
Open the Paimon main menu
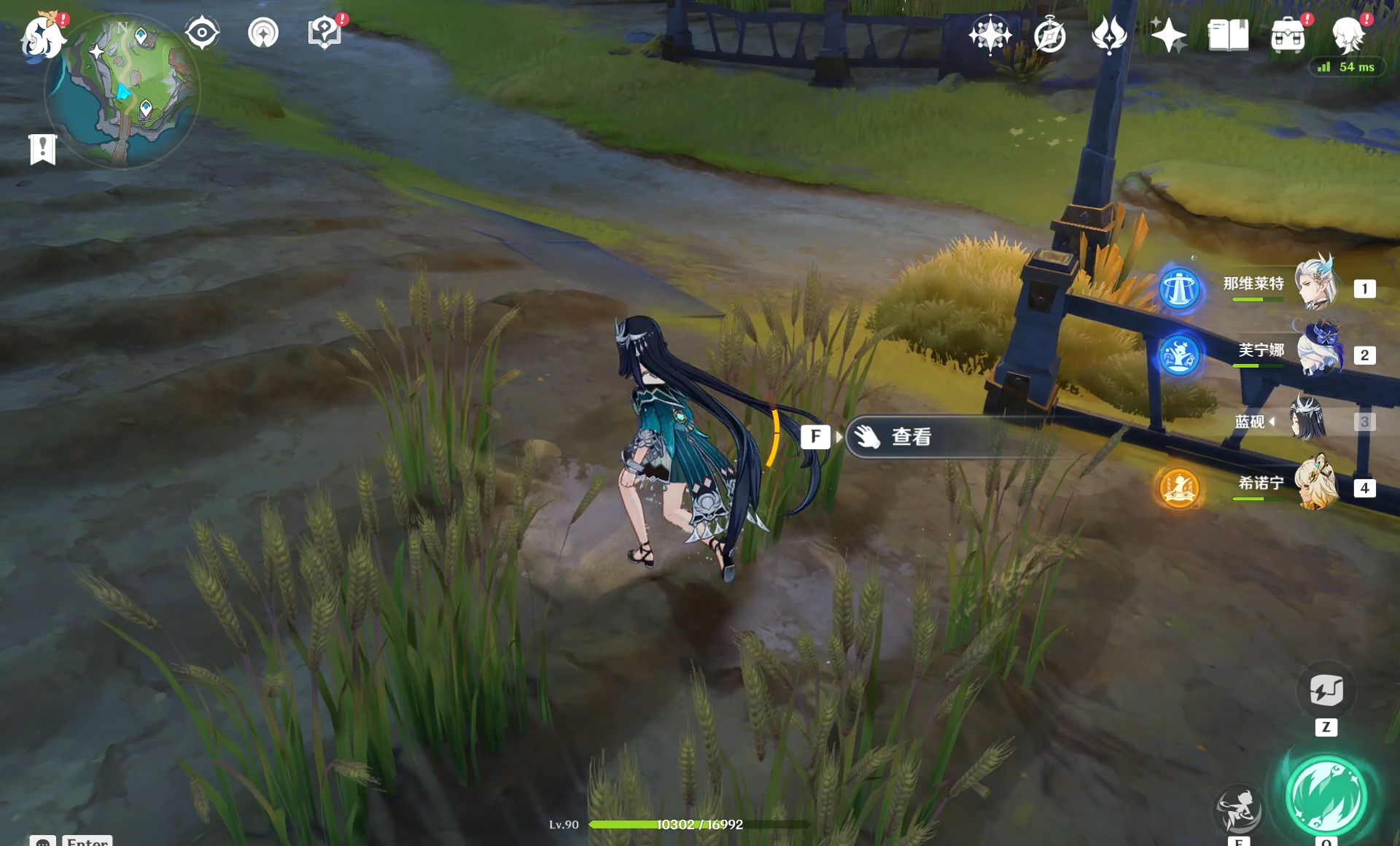tap(42, 36)
